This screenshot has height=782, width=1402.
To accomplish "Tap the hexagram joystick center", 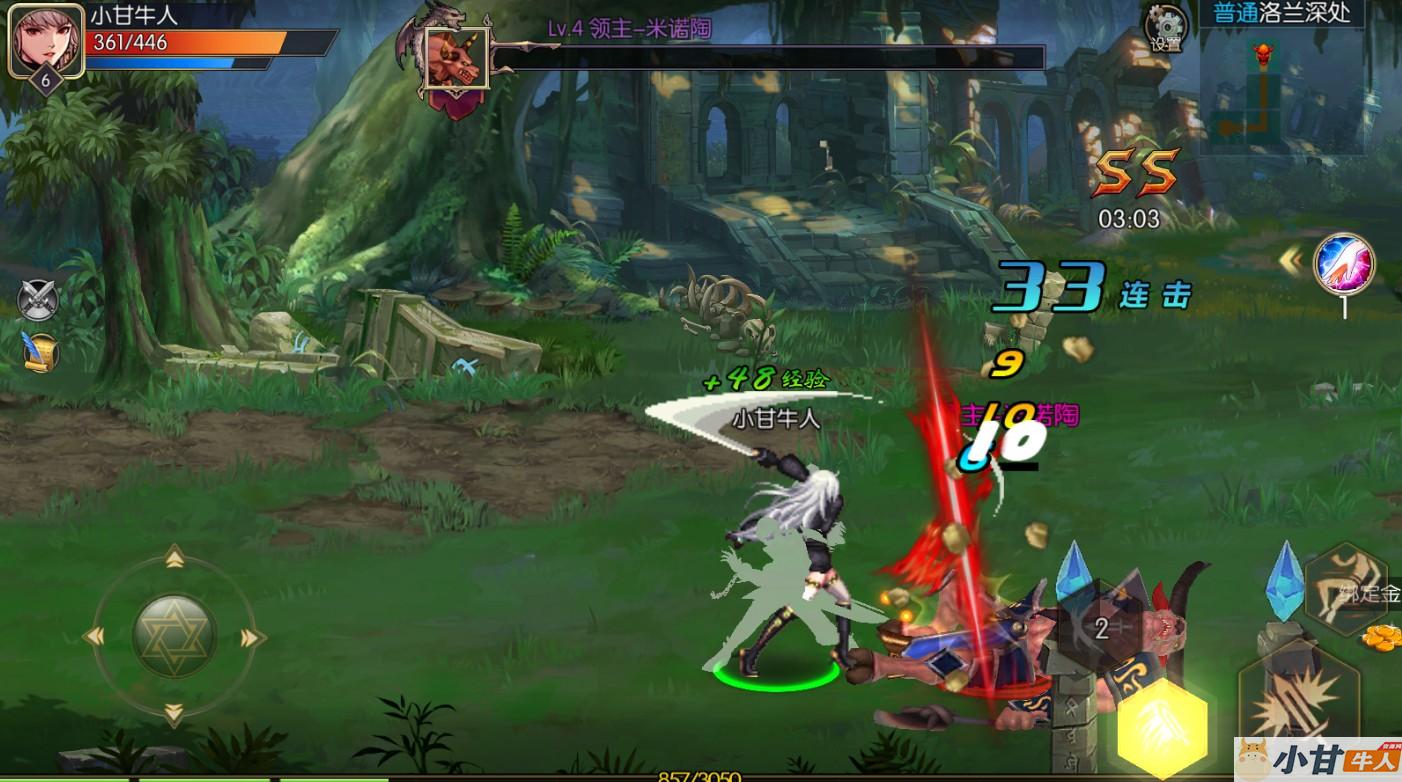I will point(174,635).
